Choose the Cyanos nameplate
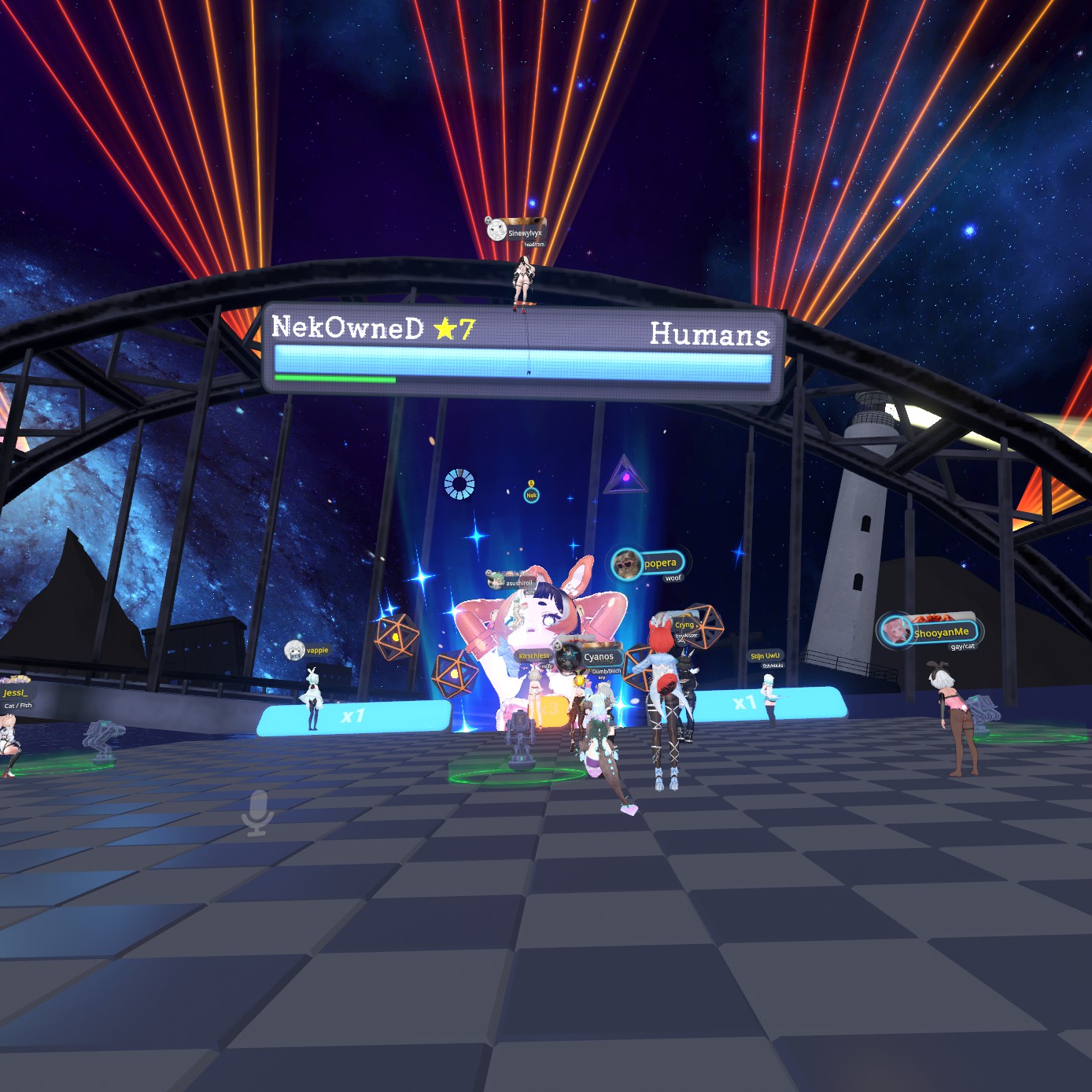Viewport: 1092px width, 1092px height. pos(590,657)
